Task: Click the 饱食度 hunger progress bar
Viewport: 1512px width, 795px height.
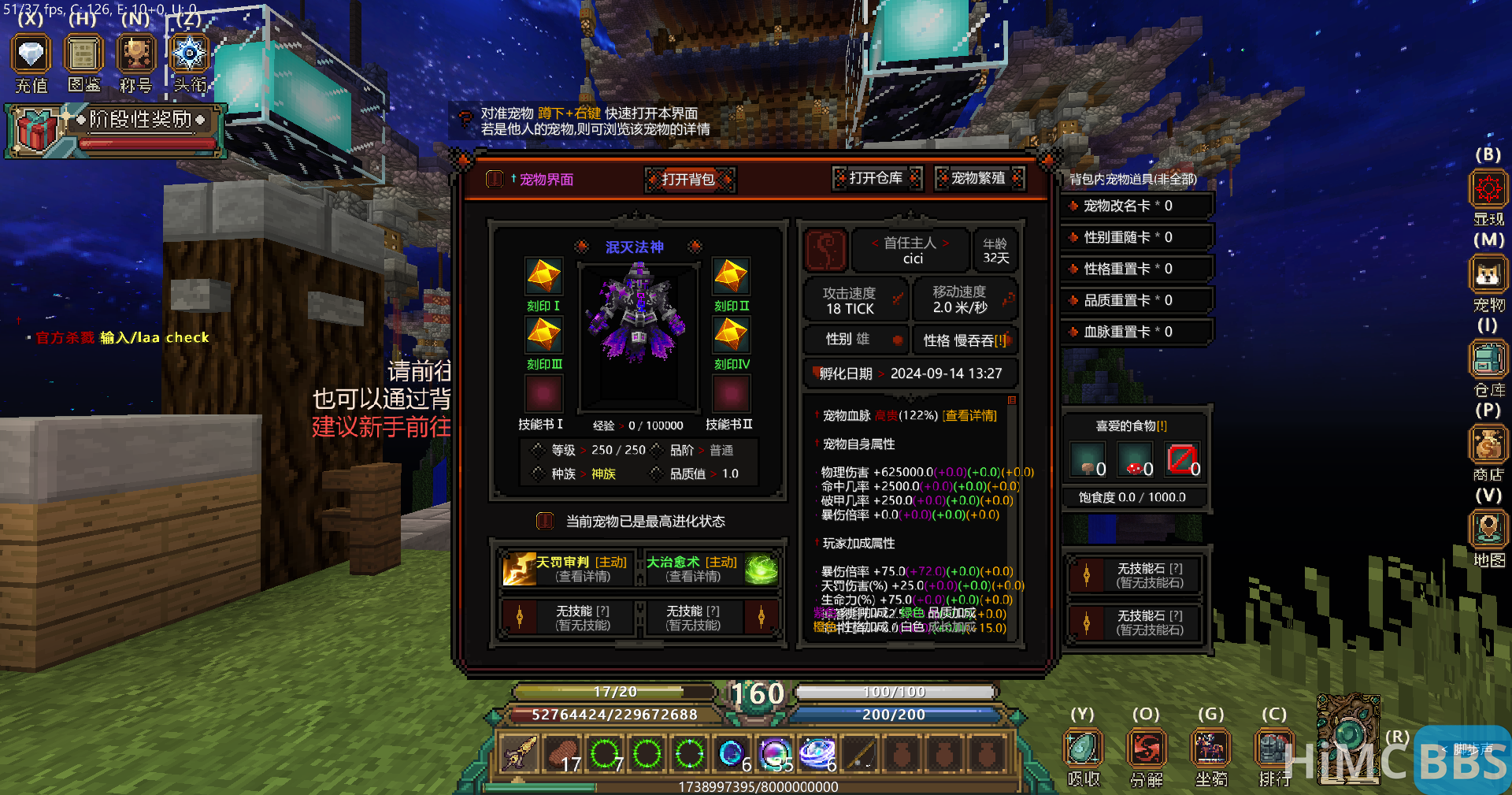Action: 1135,496
